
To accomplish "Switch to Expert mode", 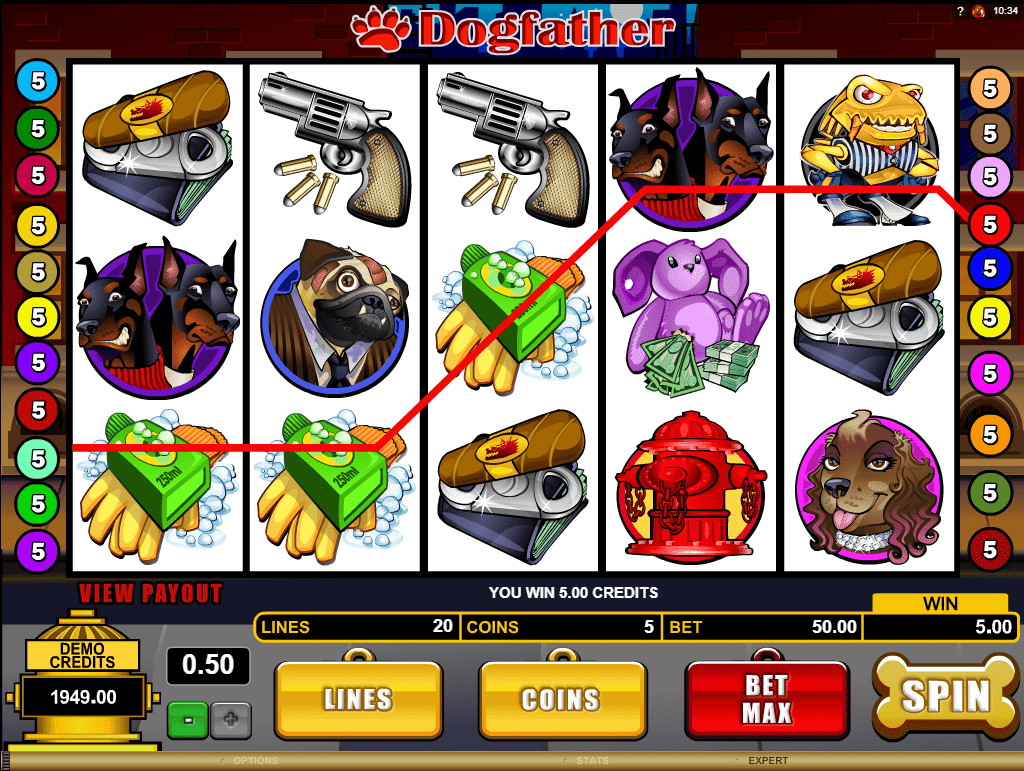I will coord(768,761).
